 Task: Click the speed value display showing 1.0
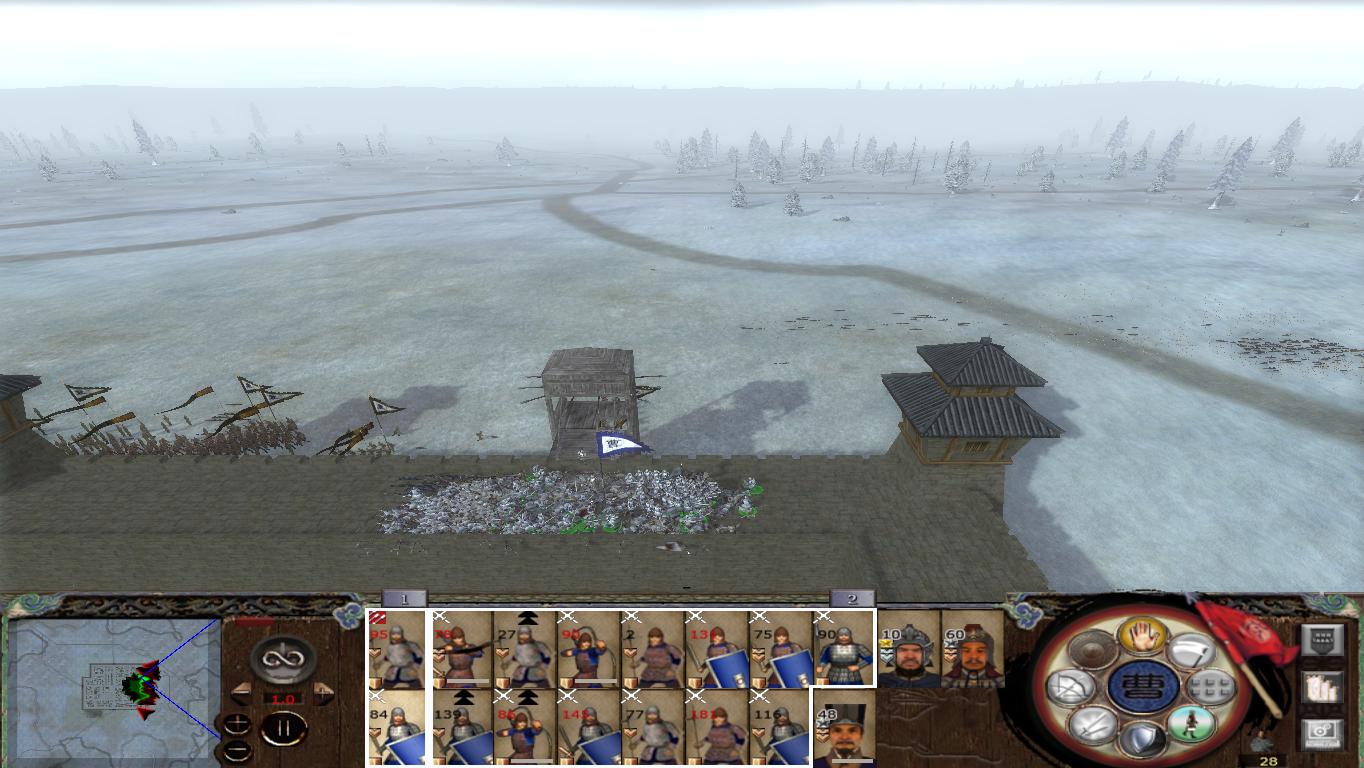tap(282, 699)
